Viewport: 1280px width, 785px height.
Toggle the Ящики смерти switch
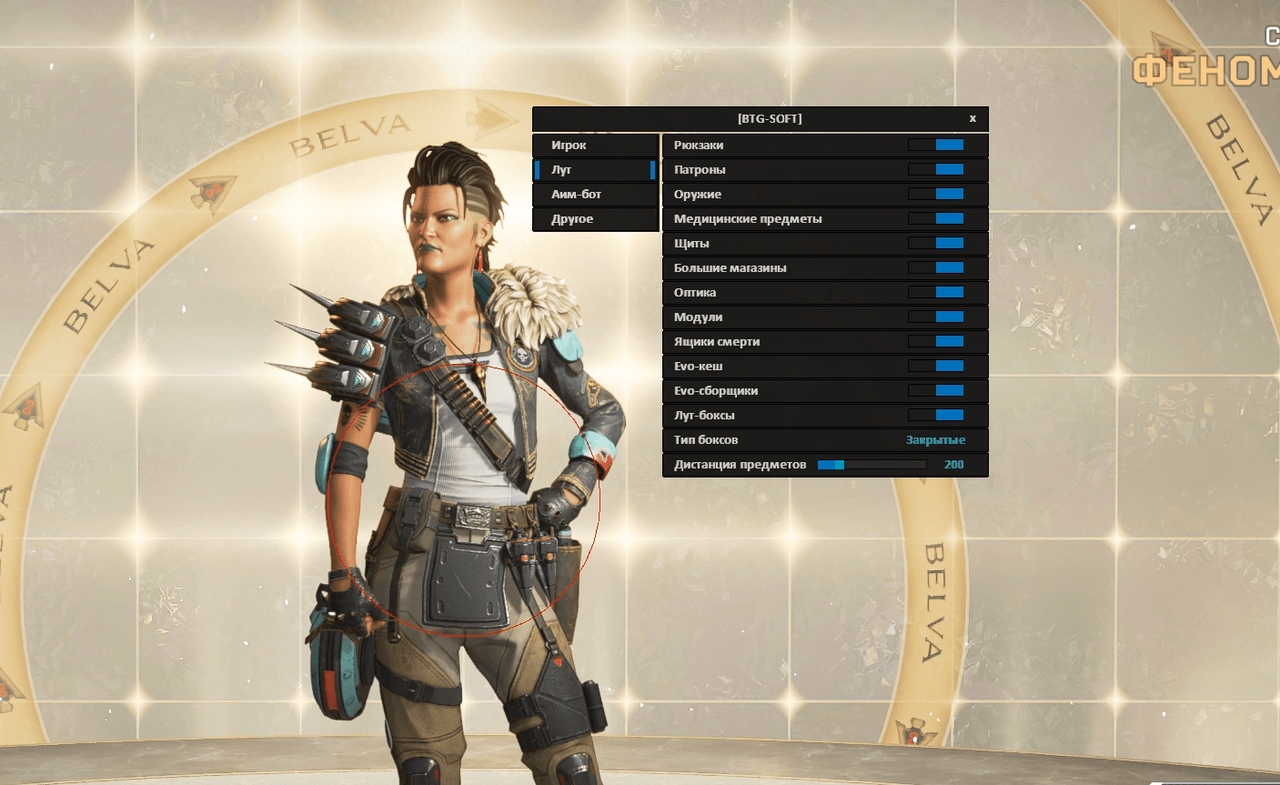[x=936, y=342]
